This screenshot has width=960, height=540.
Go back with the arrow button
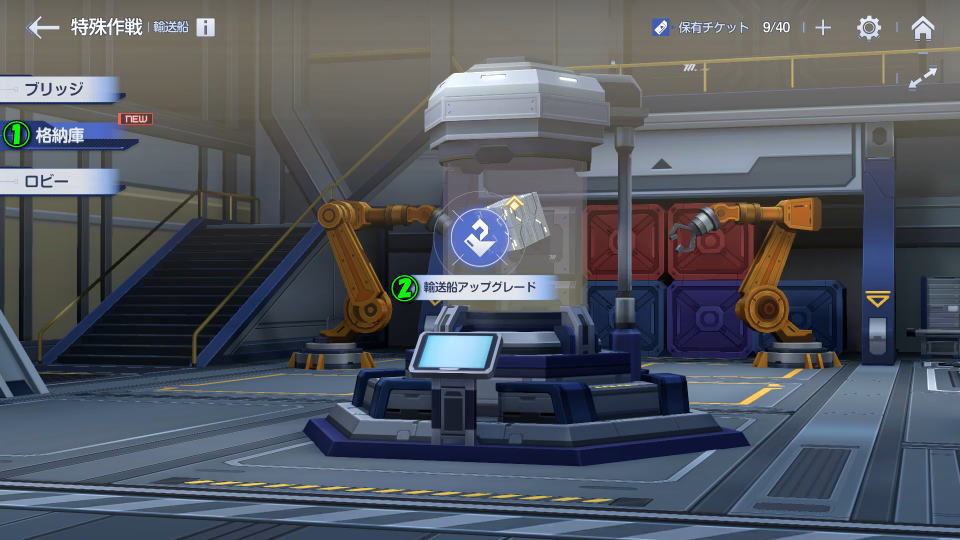point(42,27)
